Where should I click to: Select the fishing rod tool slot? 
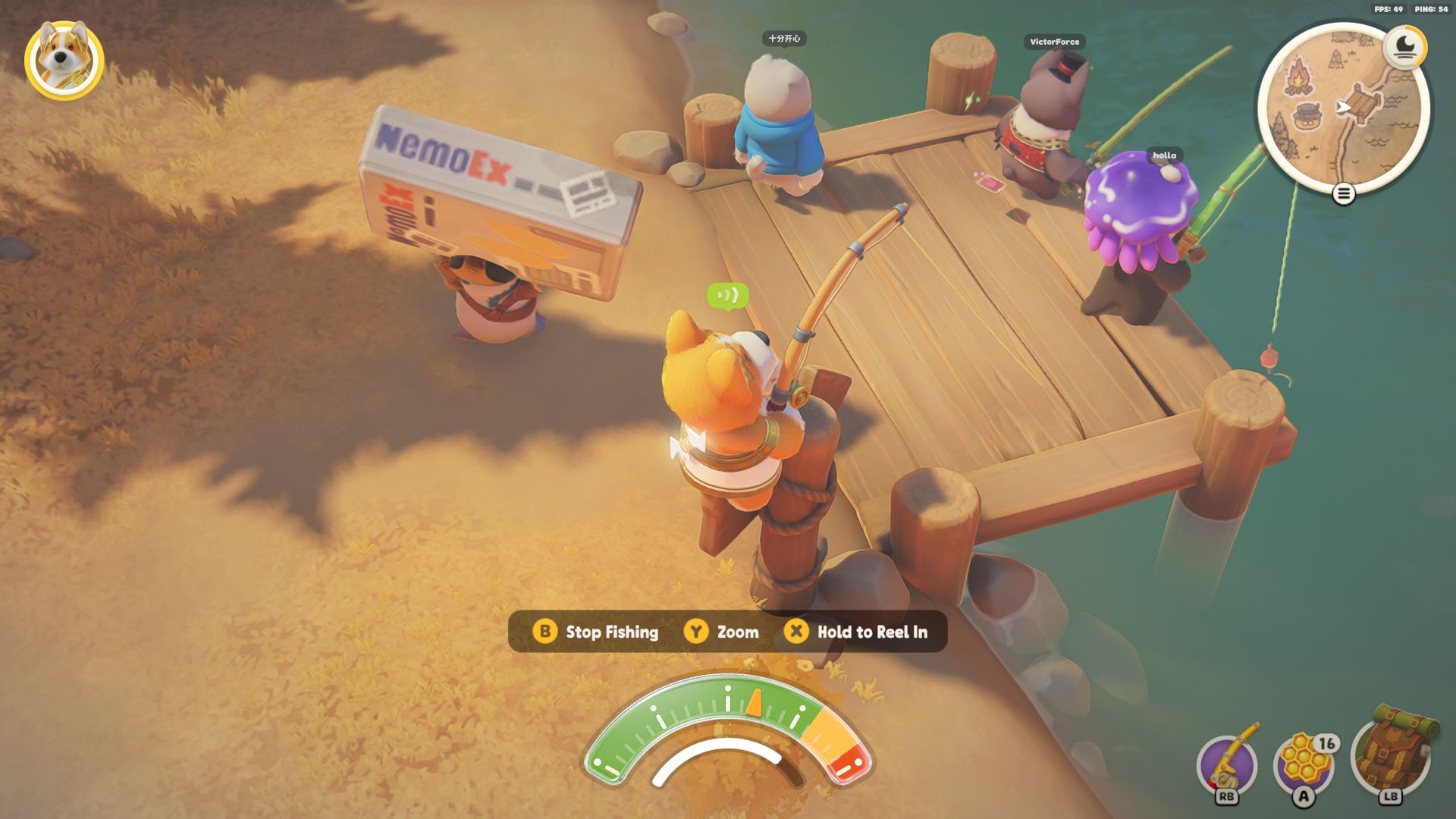pyautogui.click(x=1227, y=764)
